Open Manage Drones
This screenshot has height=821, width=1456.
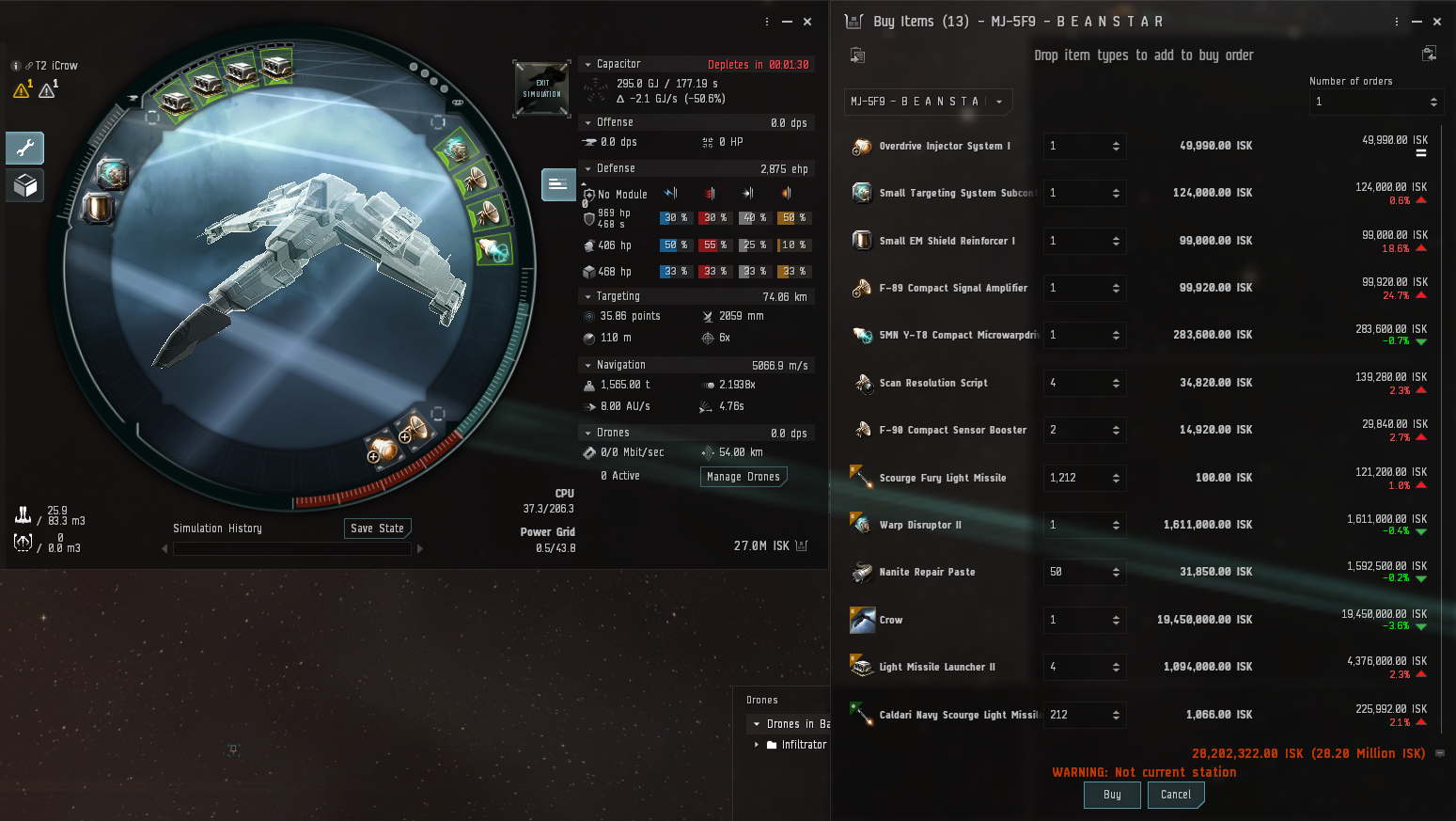click(x=744, y=477)
